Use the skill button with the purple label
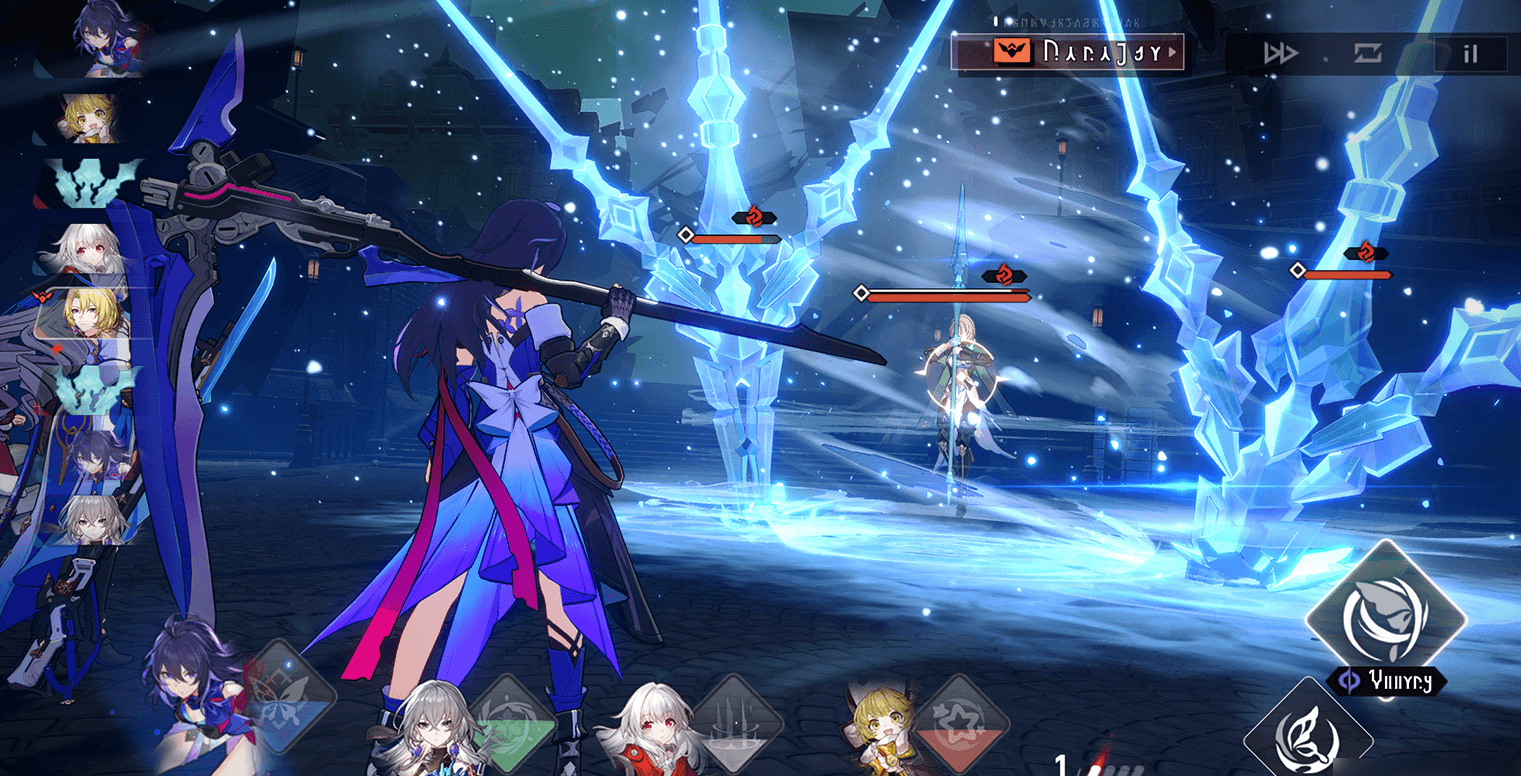1521x776 pixels. [x=1385, y=617]
